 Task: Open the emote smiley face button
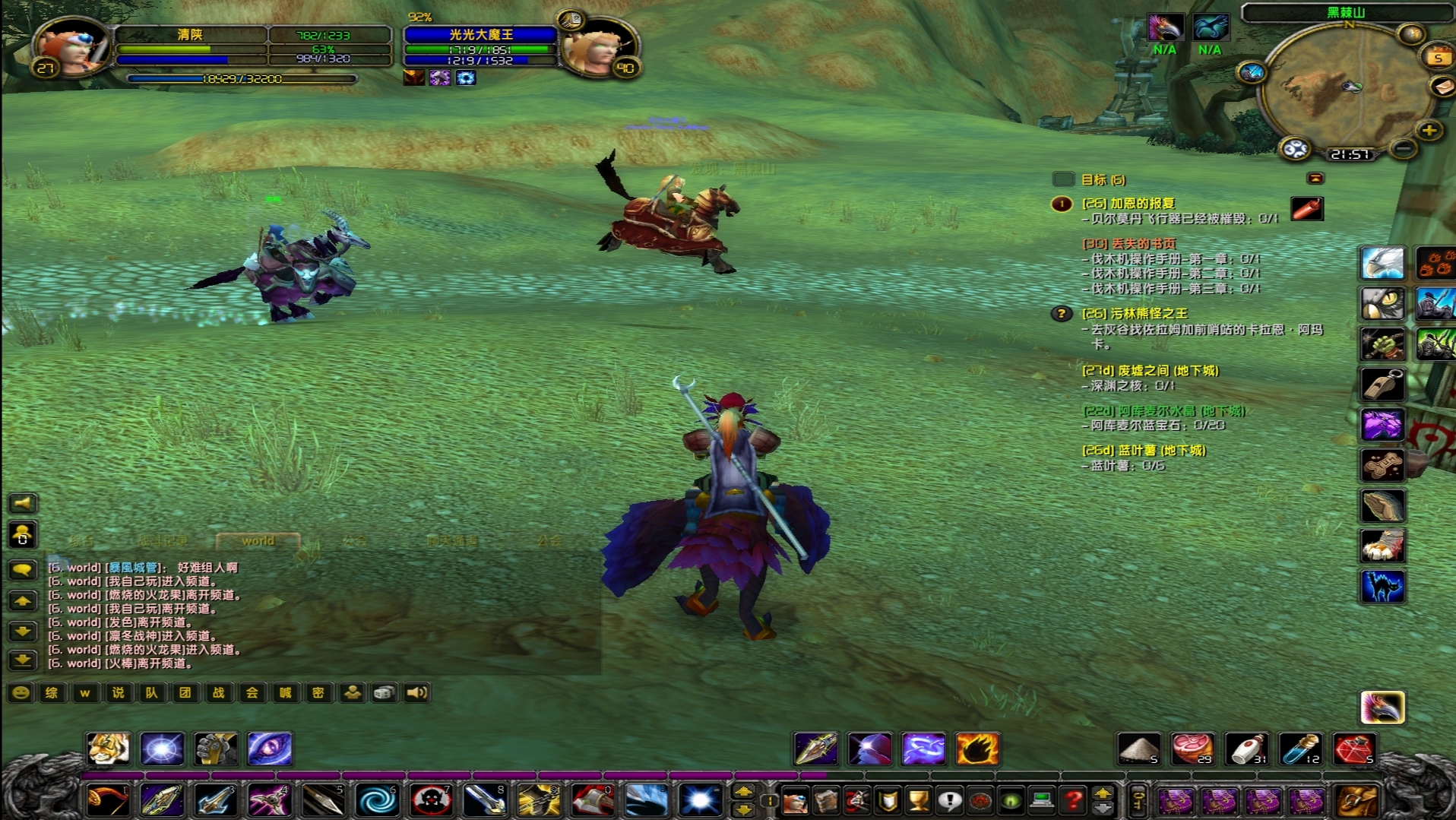pos(21,692)
